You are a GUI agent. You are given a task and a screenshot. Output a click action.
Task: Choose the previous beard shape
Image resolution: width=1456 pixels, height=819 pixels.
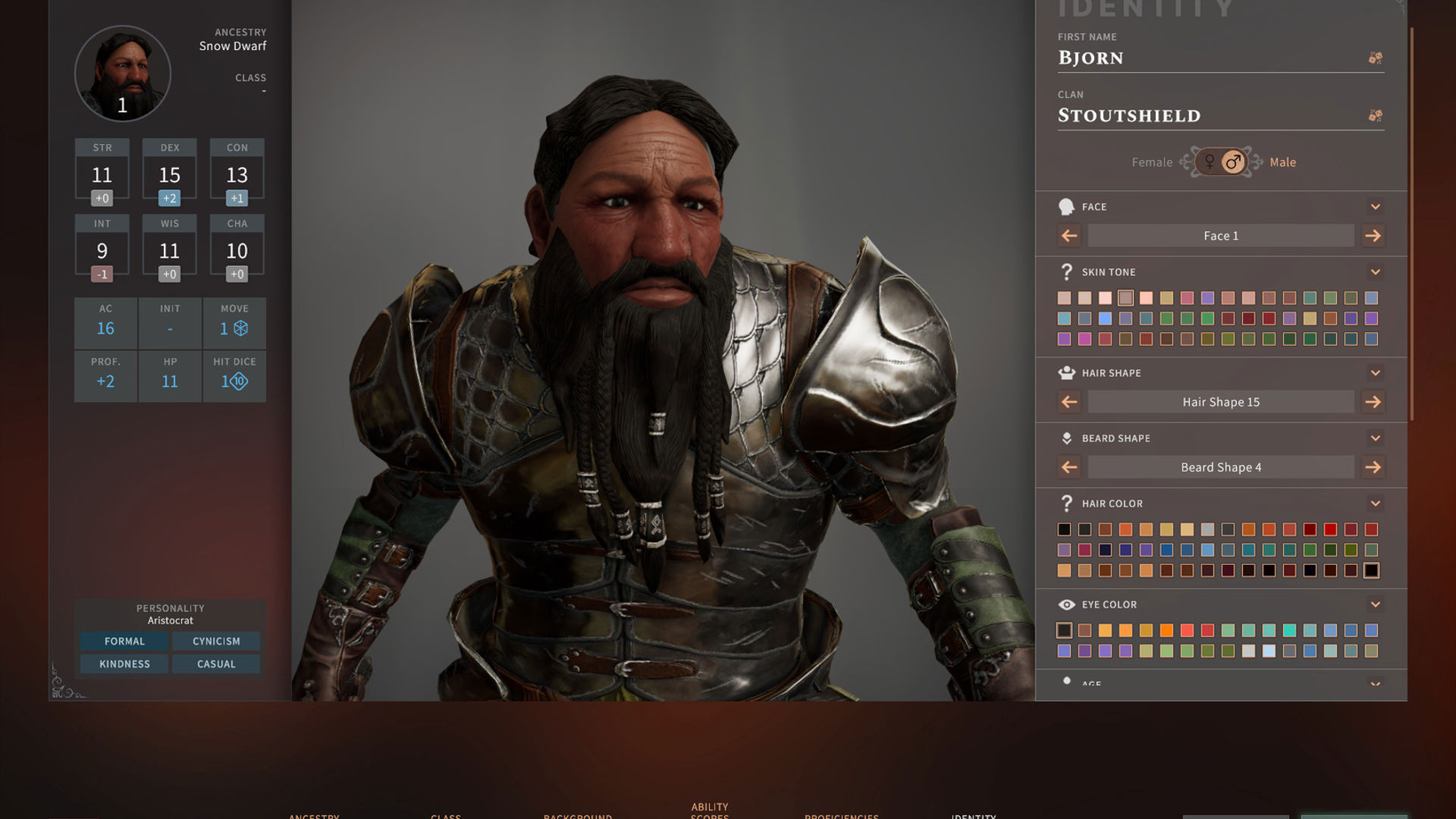point(1069,467)
